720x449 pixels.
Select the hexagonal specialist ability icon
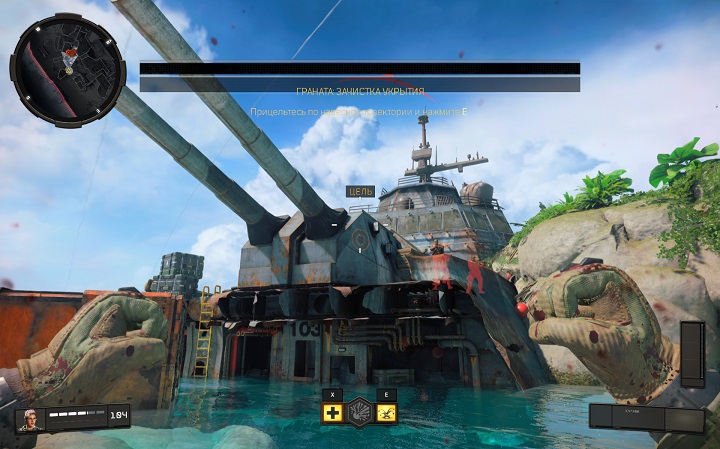(360, 413)
